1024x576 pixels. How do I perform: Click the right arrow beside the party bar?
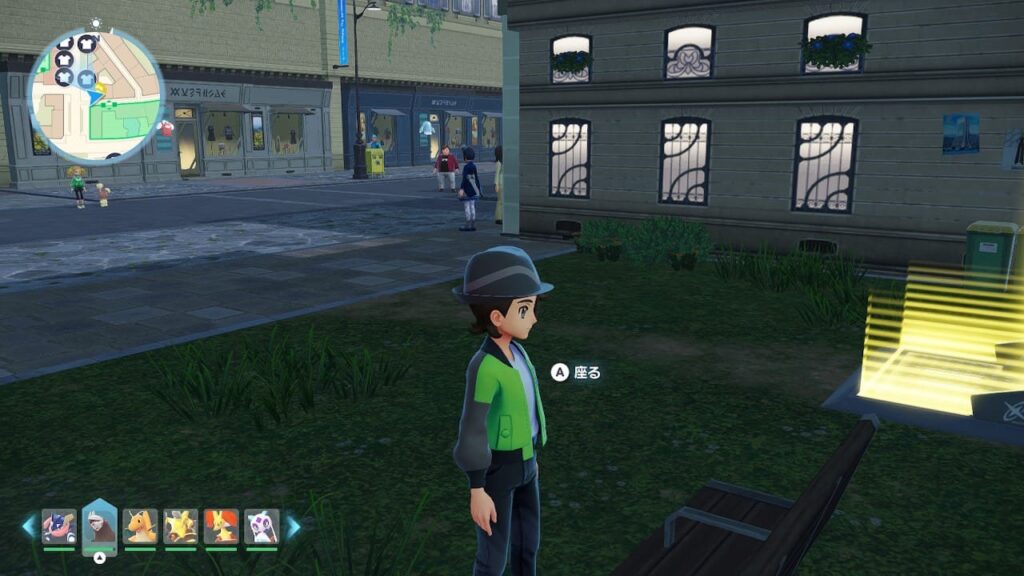click(x=293, y=526)
